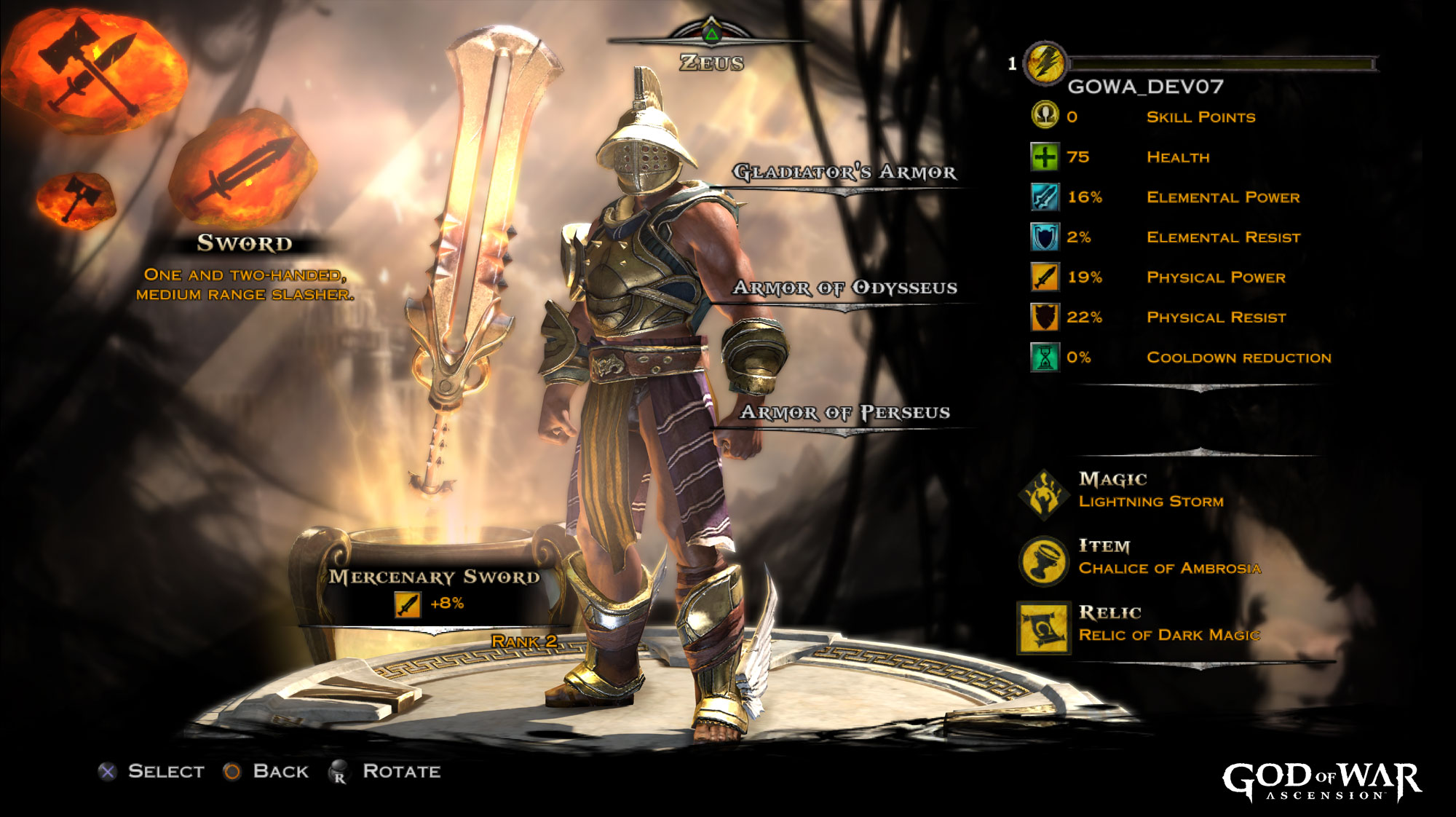Click the Zeus lightning player badge
Viewport: 1456px width, 817px height.
pyautogui.click(x=1045, y=63)
